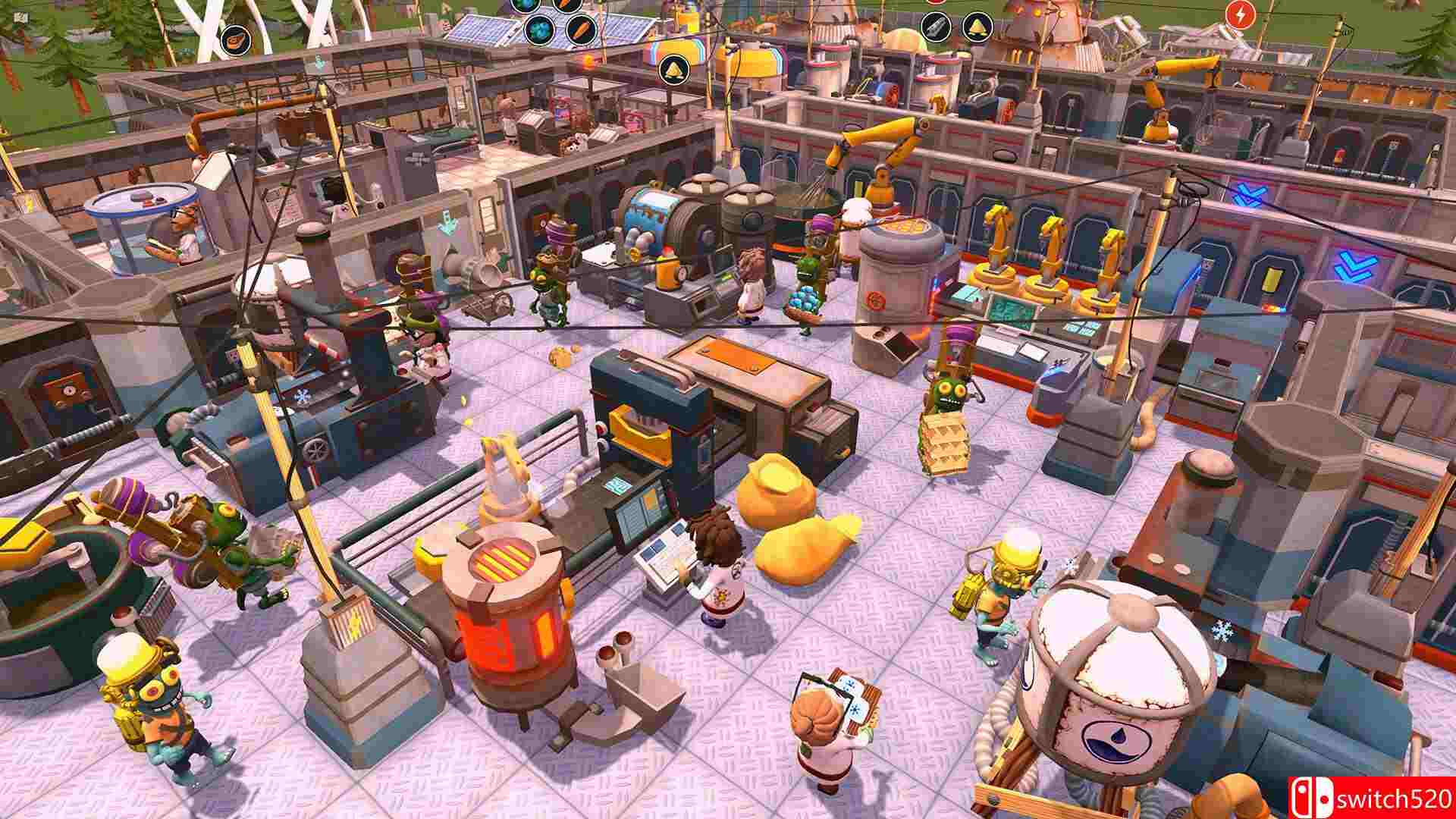Select the steak resource bubble icon
This screenshot has height=819, width=1456.
tap(235, 40)
